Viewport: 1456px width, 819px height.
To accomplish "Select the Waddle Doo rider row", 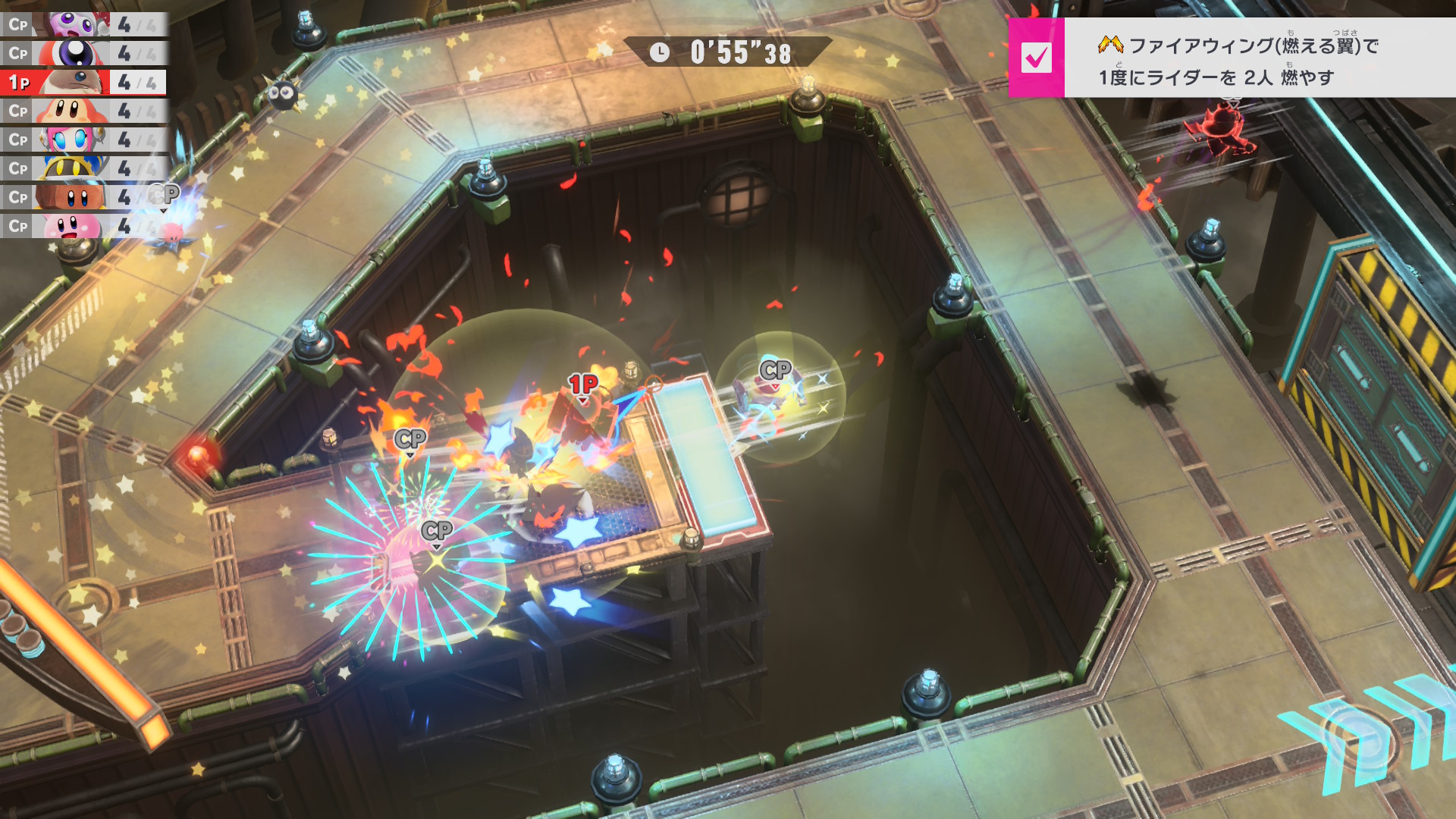I will (83, 53).
